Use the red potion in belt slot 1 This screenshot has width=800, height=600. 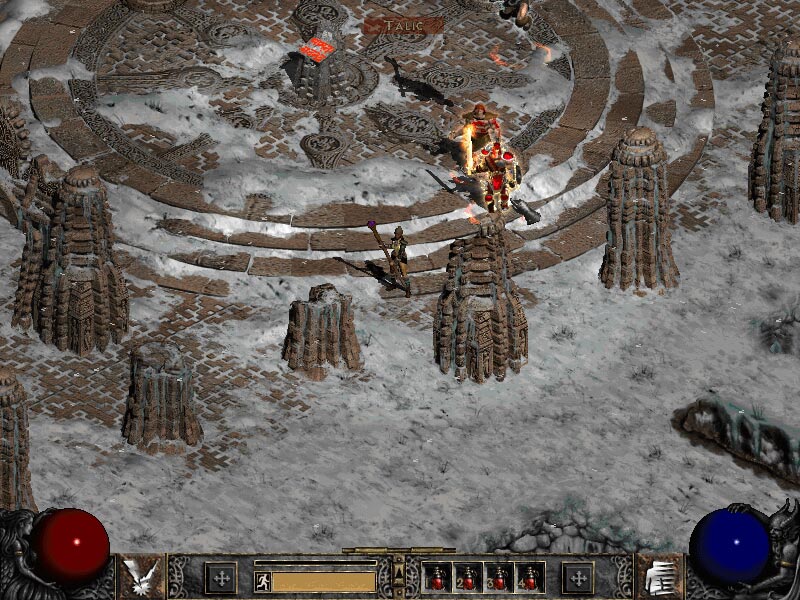438,578
